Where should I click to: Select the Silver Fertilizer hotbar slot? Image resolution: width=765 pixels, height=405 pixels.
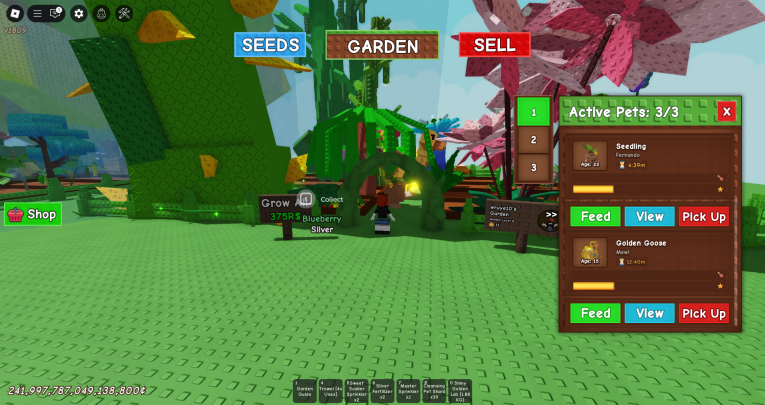click(x=382, y=391)
